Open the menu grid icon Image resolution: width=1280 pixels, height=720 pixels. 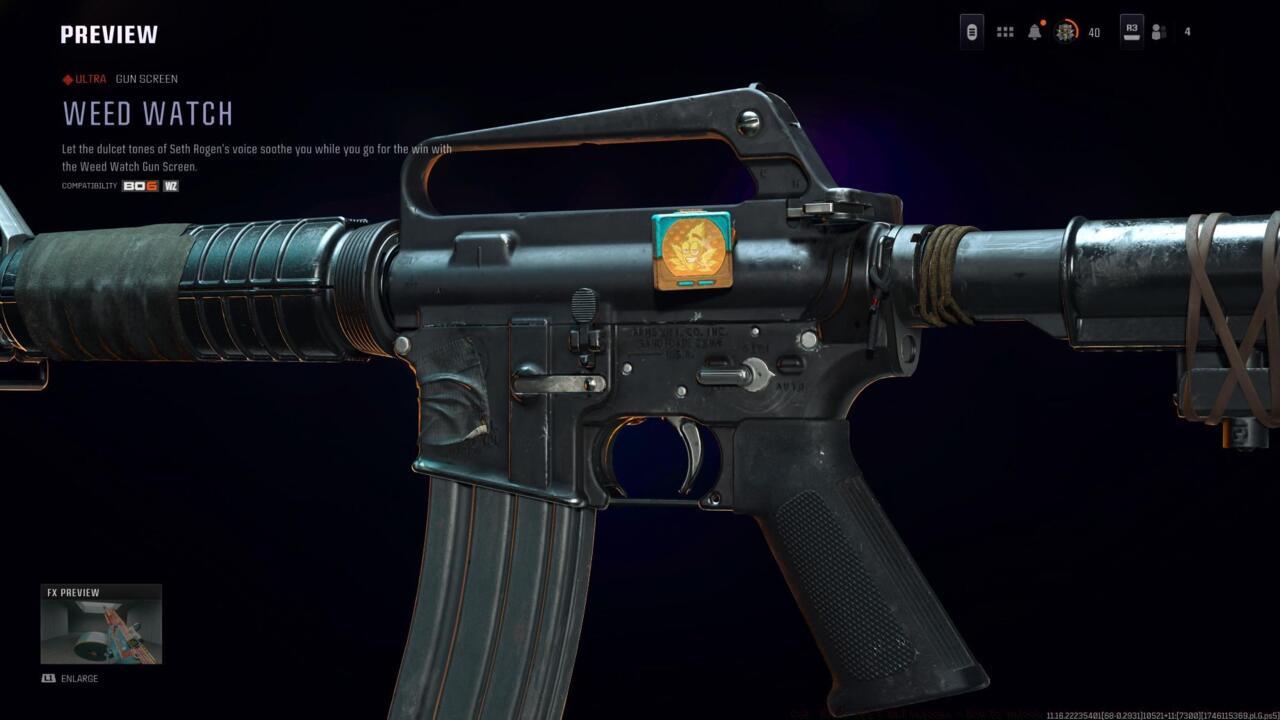click(1004, 31)
